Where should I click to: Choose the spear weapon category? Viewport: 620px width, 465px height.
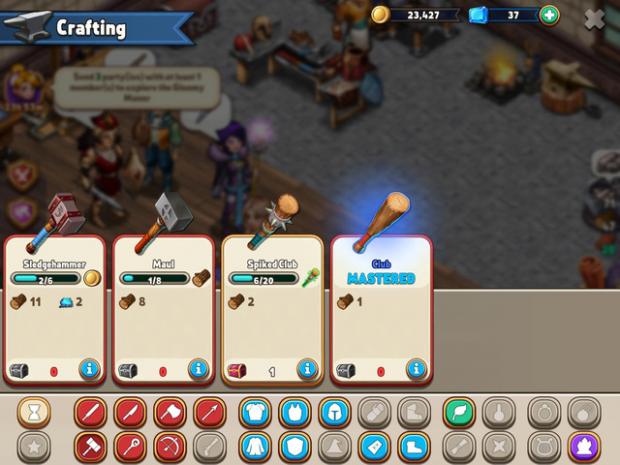(207, 412)
